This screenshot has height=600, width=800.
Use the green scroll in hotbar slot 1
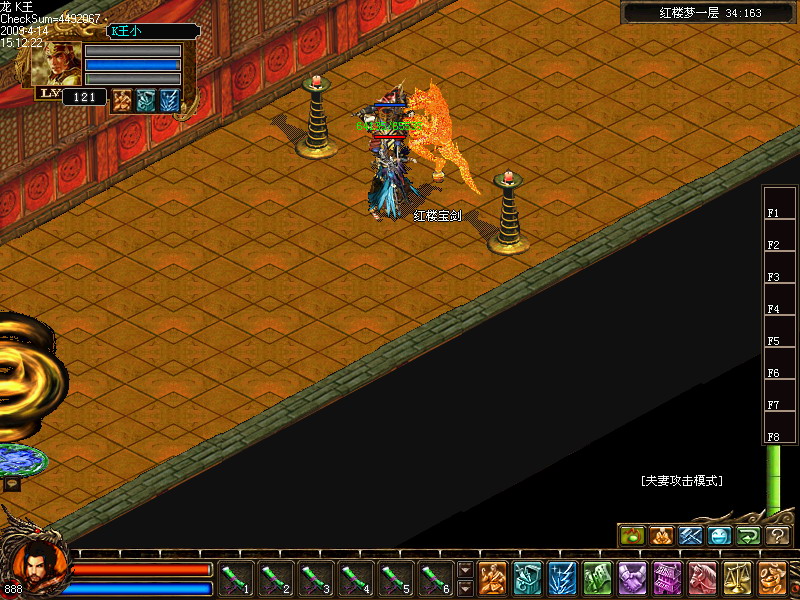pos(236,578)
